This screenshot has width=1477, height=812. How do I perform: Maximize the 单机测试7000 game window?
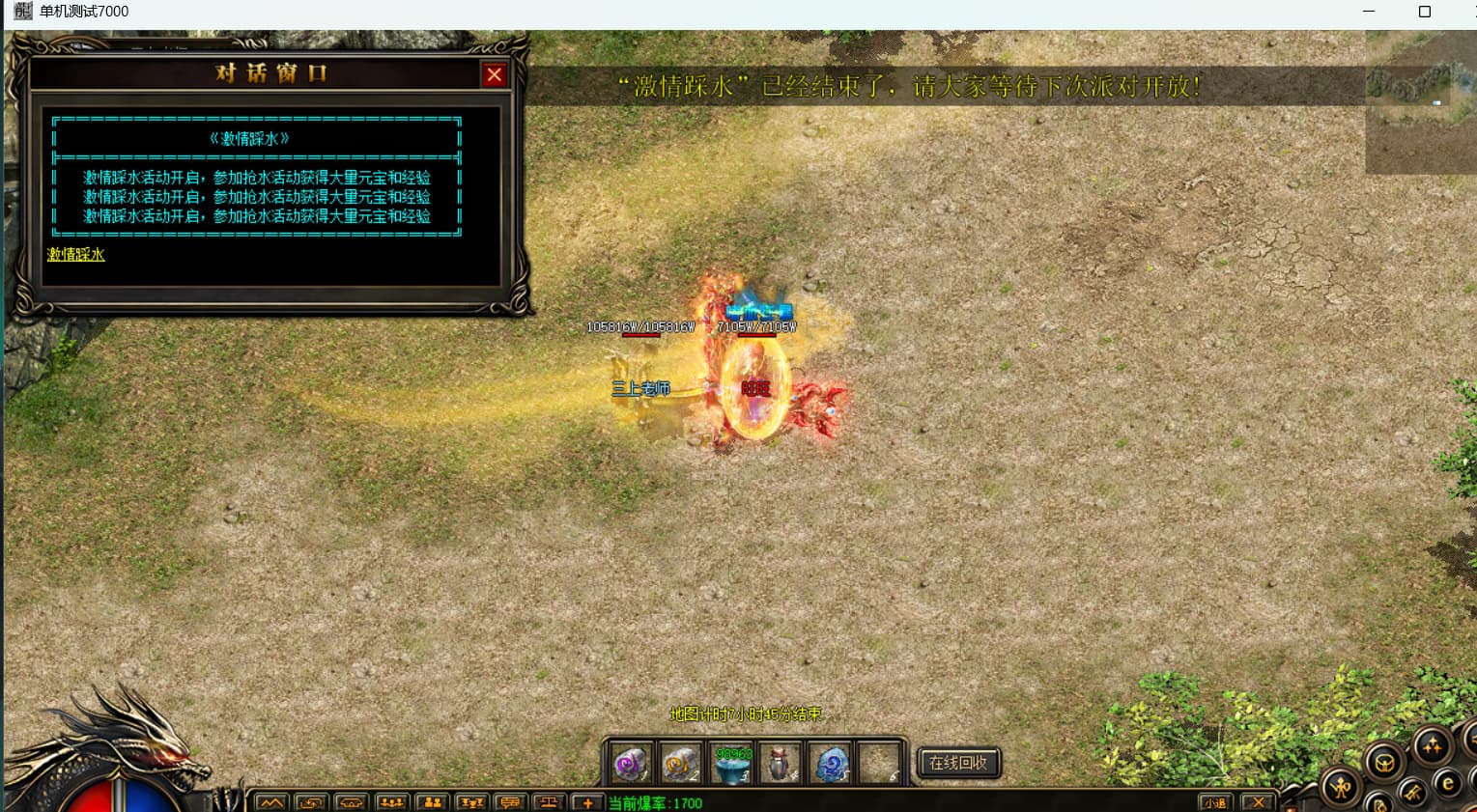1424,12
